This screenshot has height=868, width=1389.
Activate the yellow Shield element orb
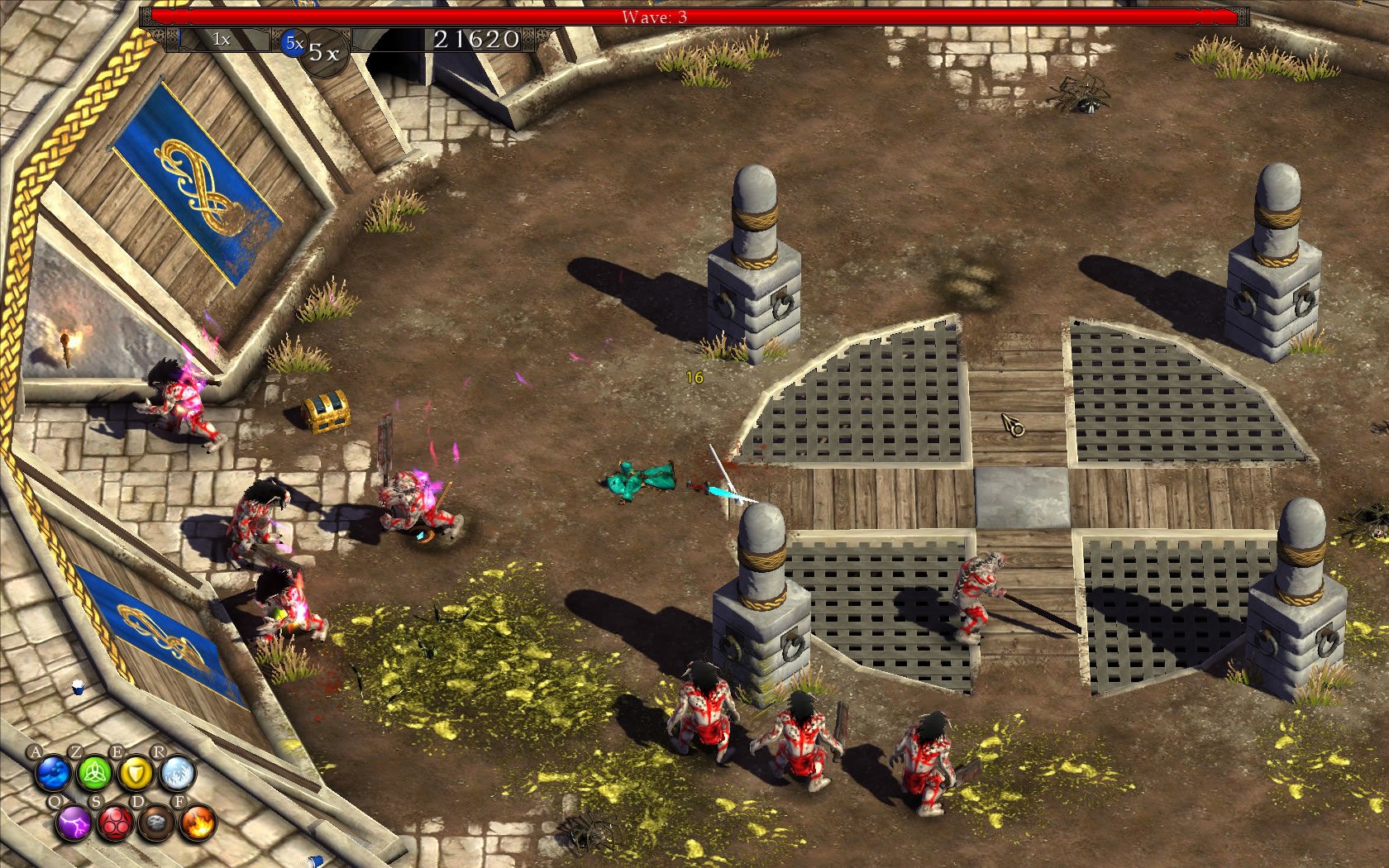(135, 775)
